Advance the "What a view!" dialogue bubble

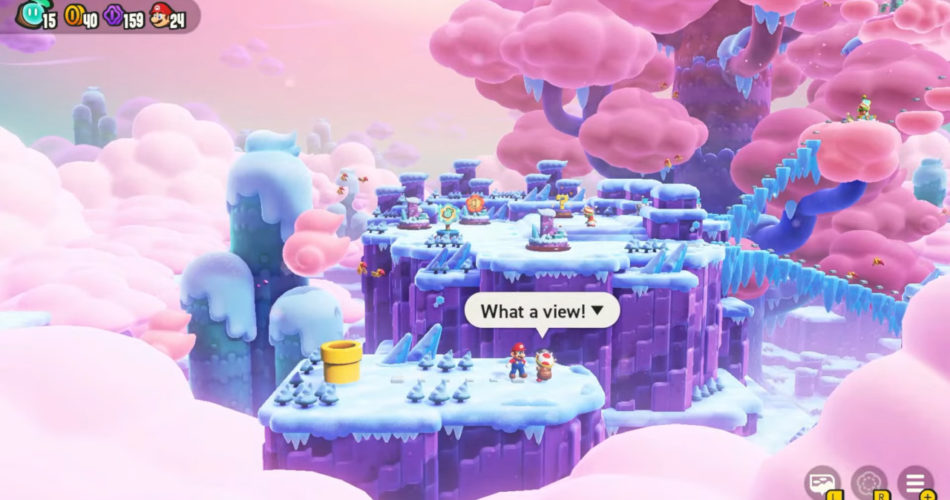pos(542,311)
